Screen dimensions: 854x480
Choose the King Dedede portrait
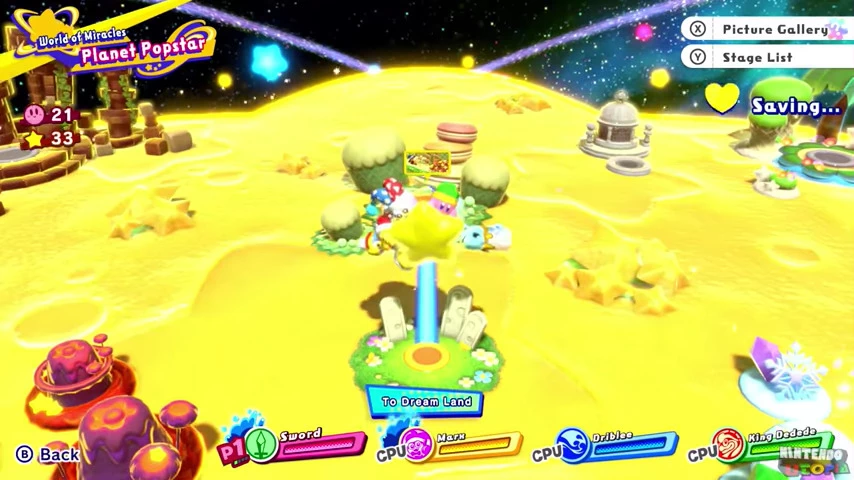(x=729, y=446)
